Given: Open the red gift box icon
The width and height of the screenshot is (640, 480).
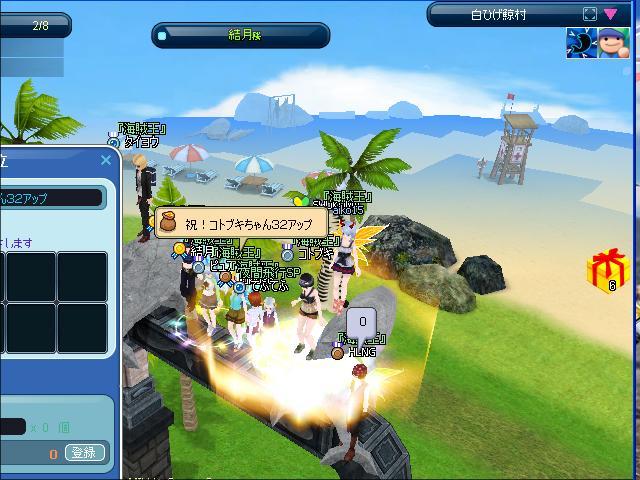Looking at the screenshot, I should point(607,269).
